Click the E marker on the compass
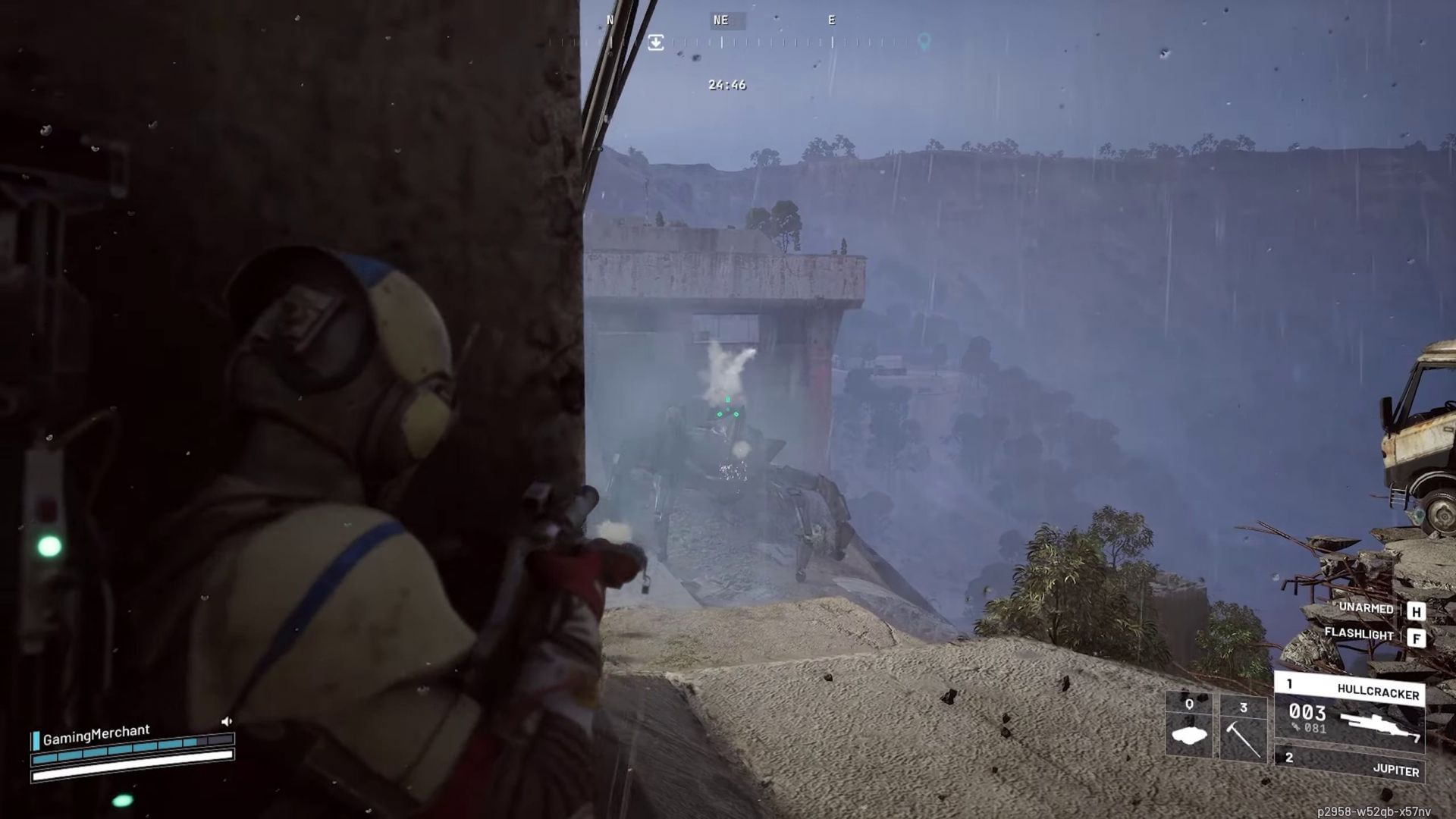Screen dimensions: 1456x819 830,20
